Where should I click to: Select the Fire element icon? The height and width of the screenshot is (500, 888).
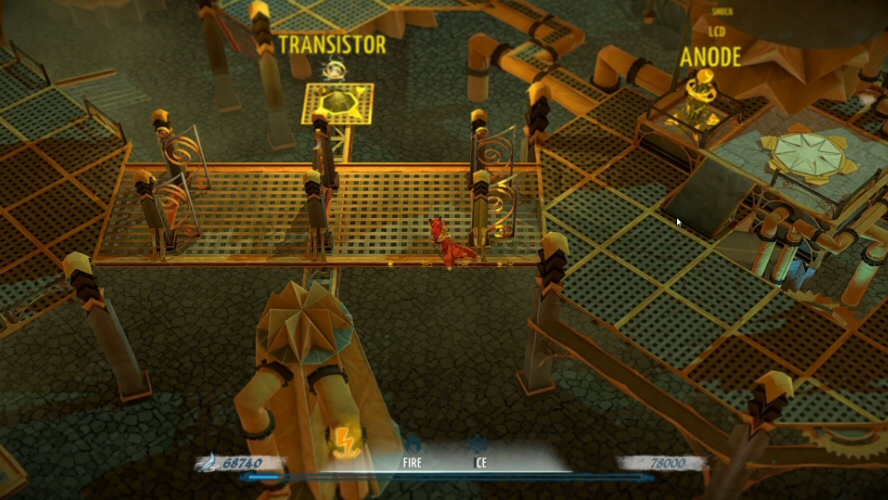412,445
